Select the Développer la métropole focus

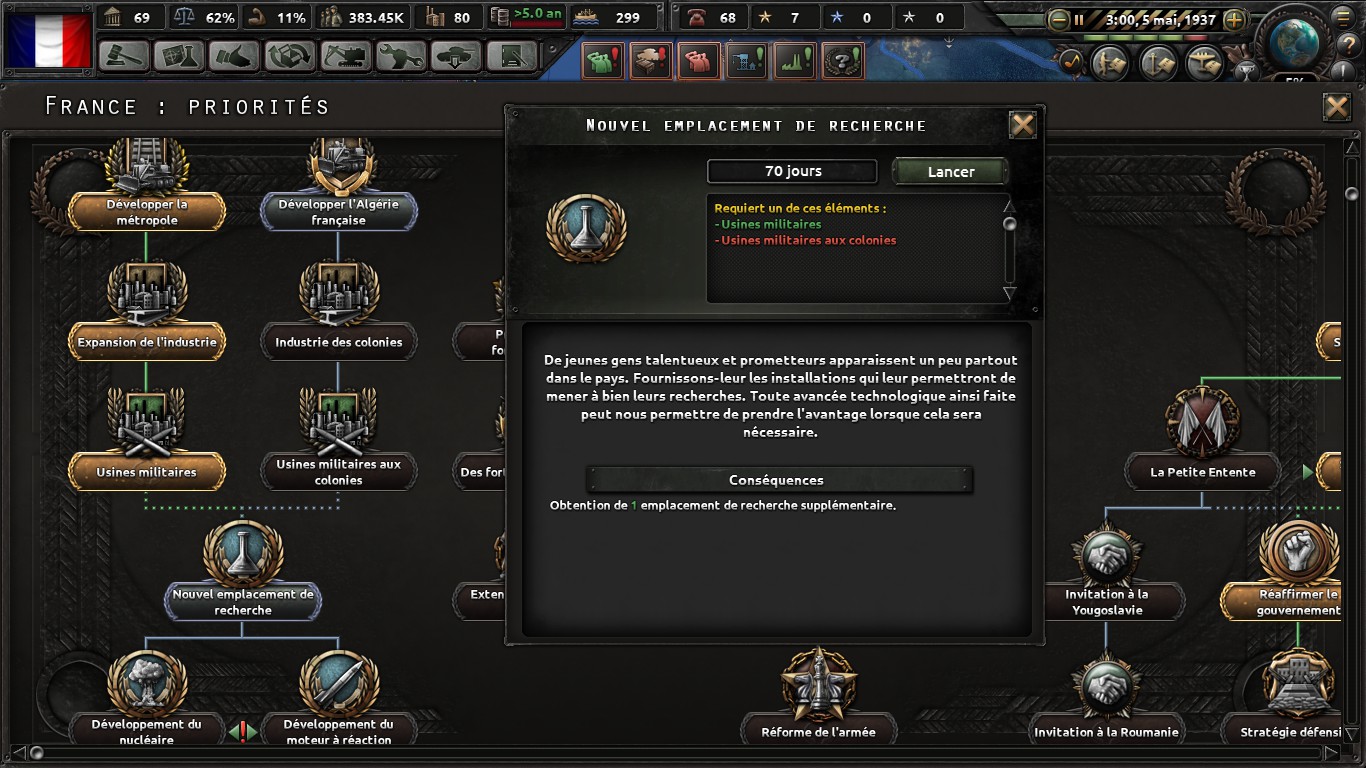pos(147,211)
